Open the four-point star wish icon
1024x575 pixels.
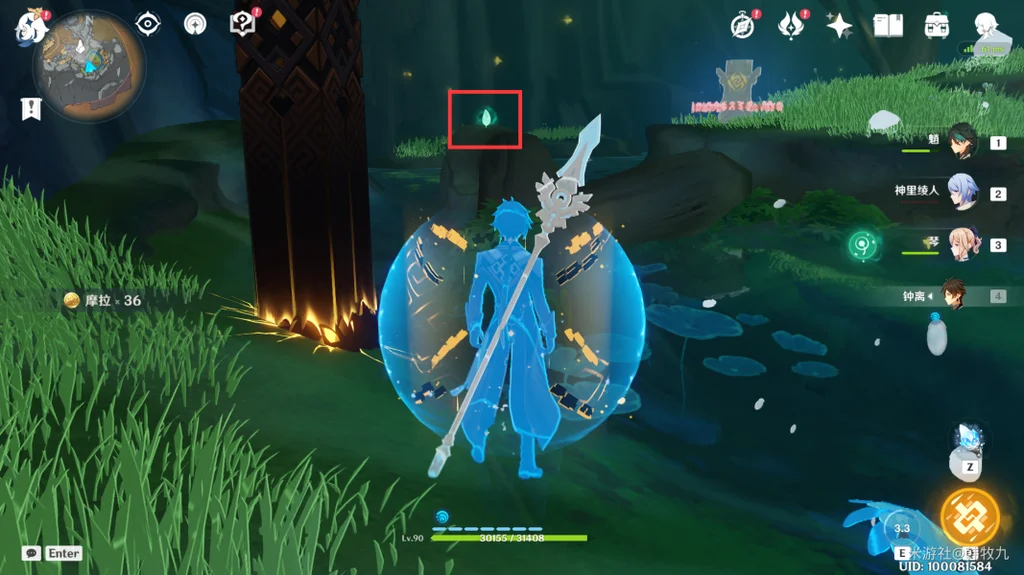(x=839, y=26)
